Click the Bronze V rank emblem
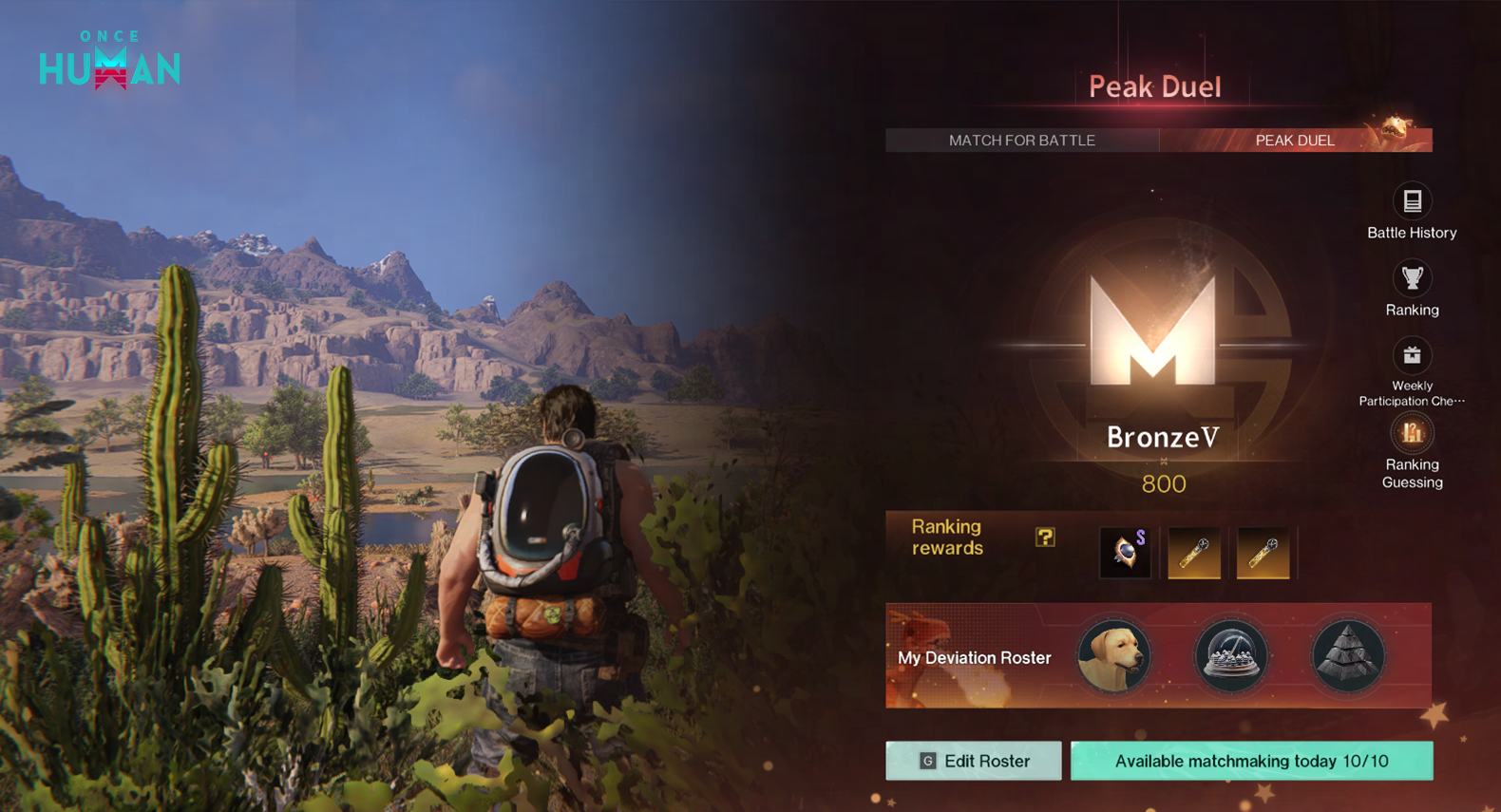1501x812 pixels. [x=1153, y=332]
